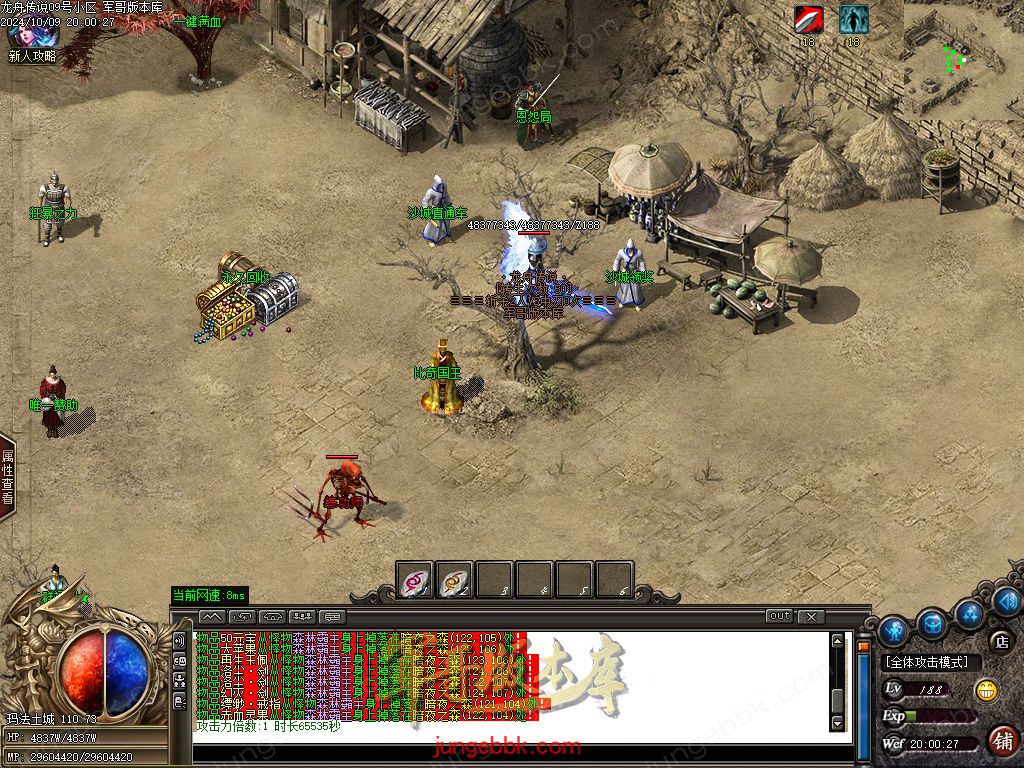Open the red 铺 stall button
The width and height of the screenshot is (1024, 768).
(x=1001, y=741)
